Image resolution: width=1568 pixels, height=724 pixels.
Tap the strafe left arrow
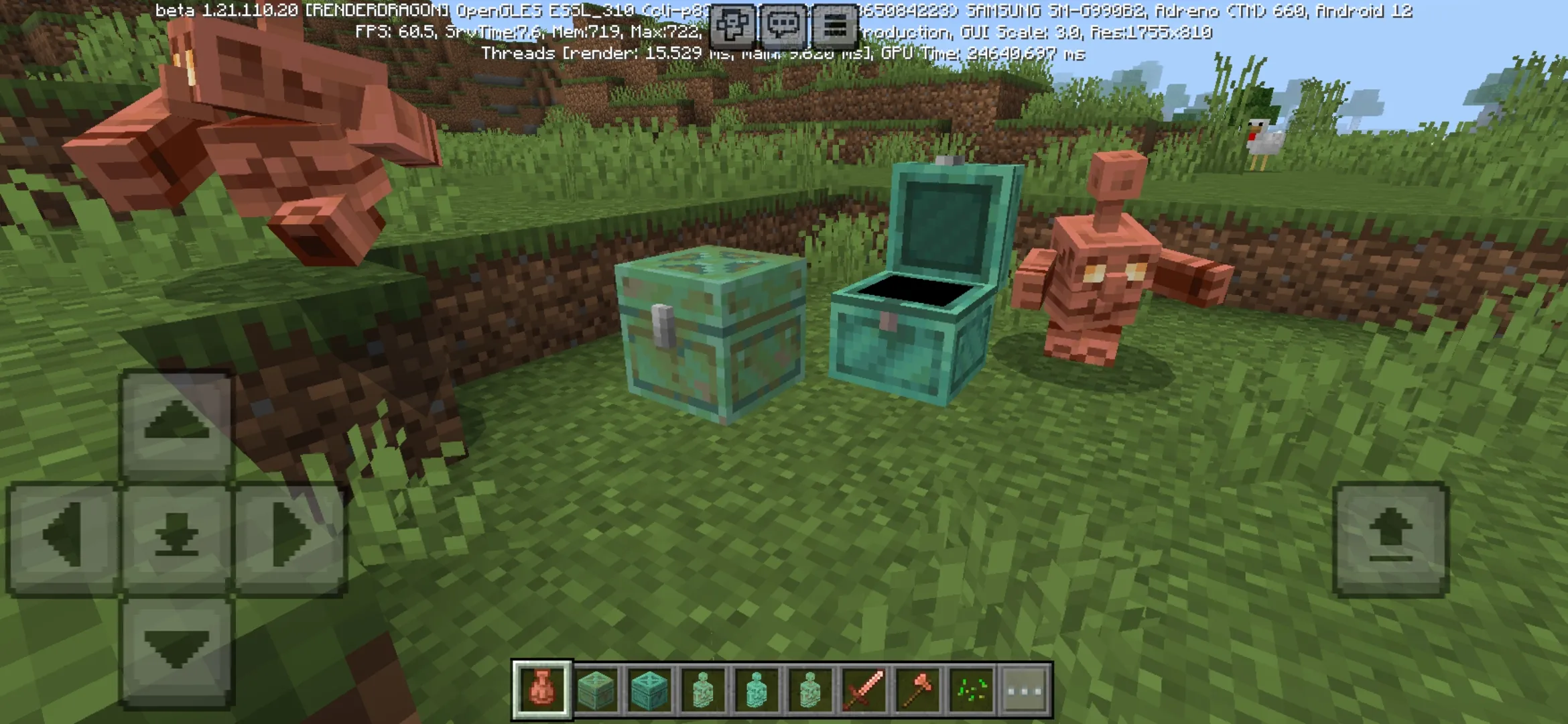click(63, 537)
